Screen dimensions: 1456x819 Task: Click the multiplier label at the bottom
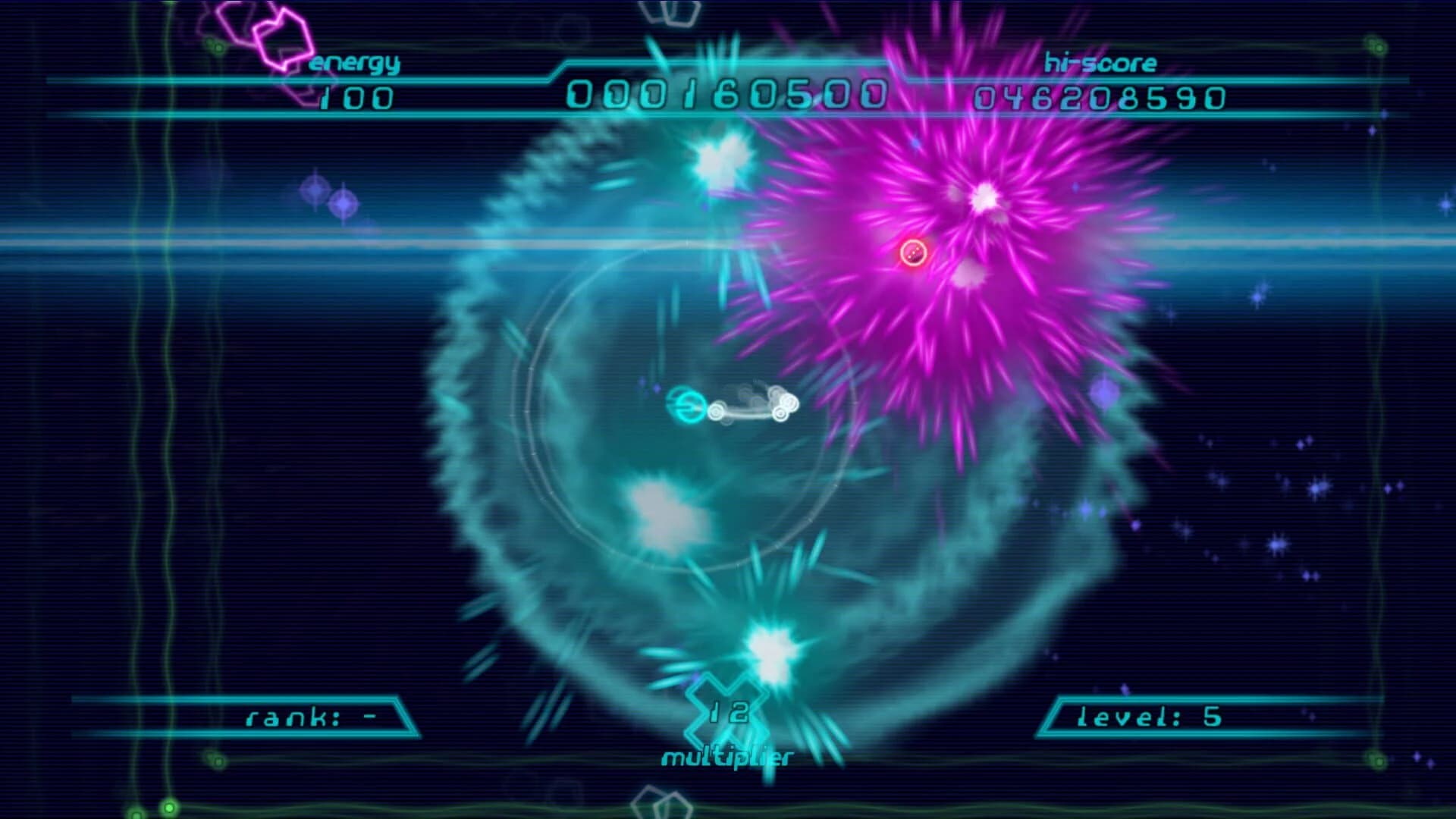coord(728,756)
